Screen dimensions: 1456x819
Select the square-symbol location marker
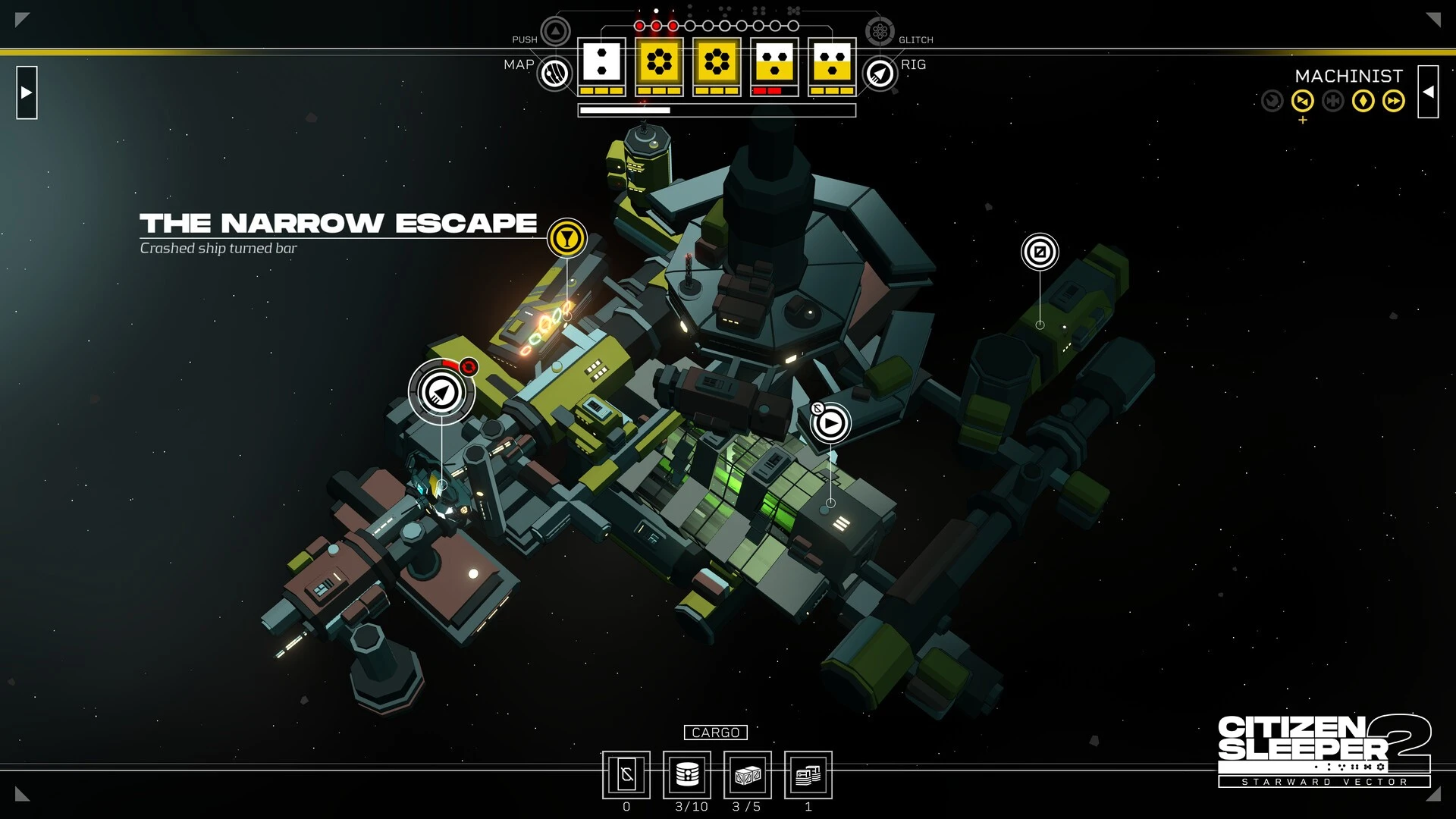(1040, 252)
